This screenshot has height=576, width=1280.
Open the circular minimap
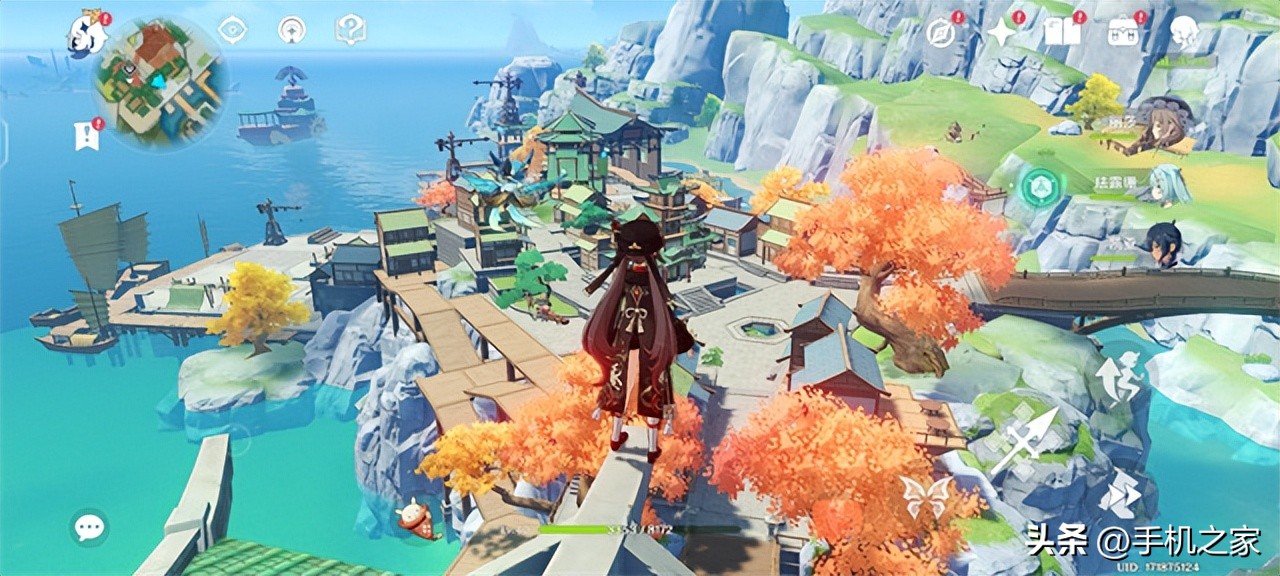click(160, 80)
